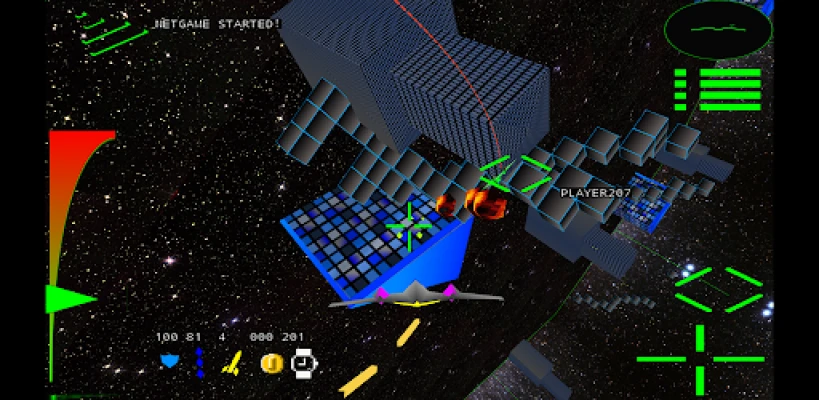Tap the green crosshair fire button

[x=700, y=358]
